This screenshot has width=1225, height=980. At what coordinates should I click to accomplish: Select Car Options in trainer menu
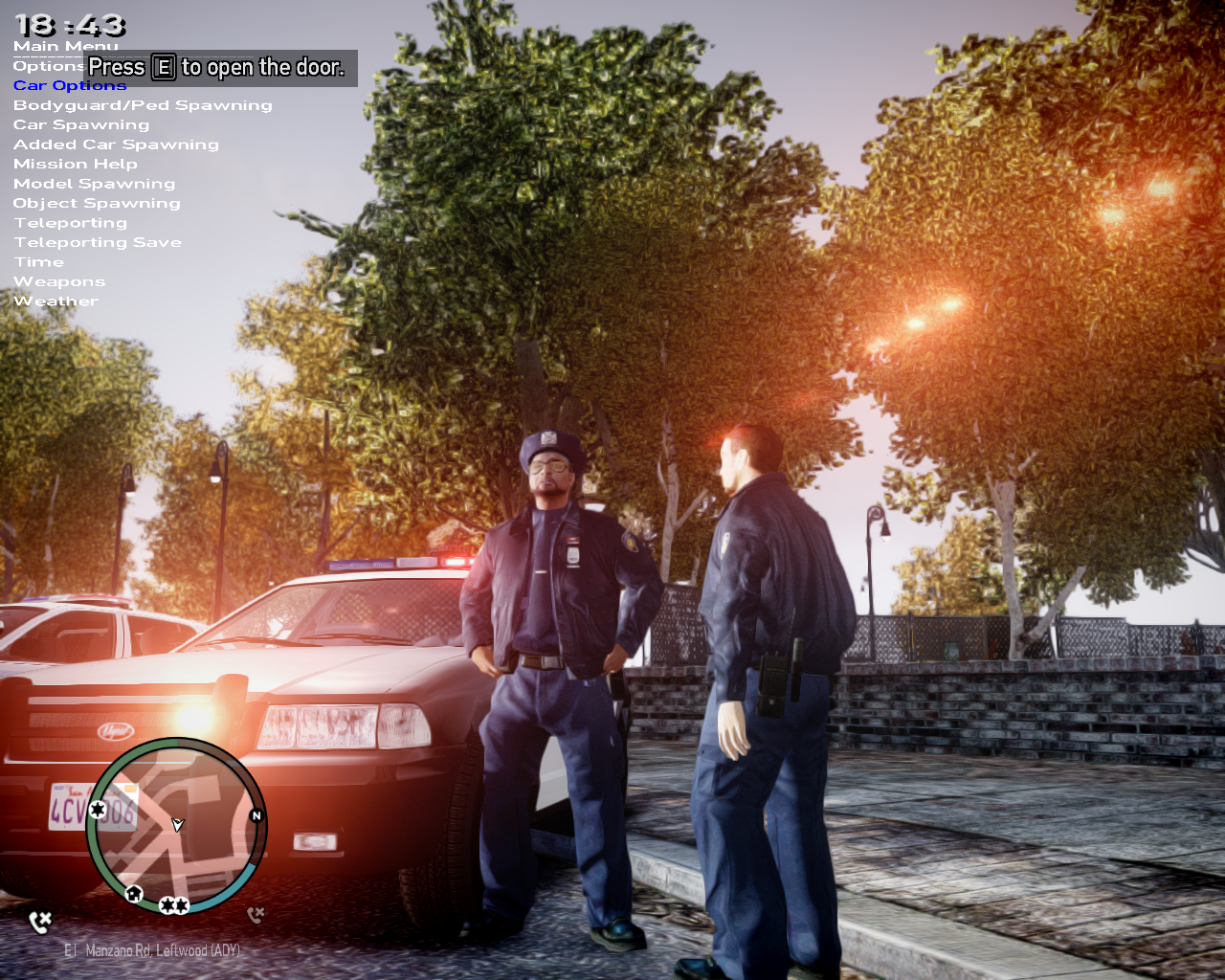click(70, 86)
